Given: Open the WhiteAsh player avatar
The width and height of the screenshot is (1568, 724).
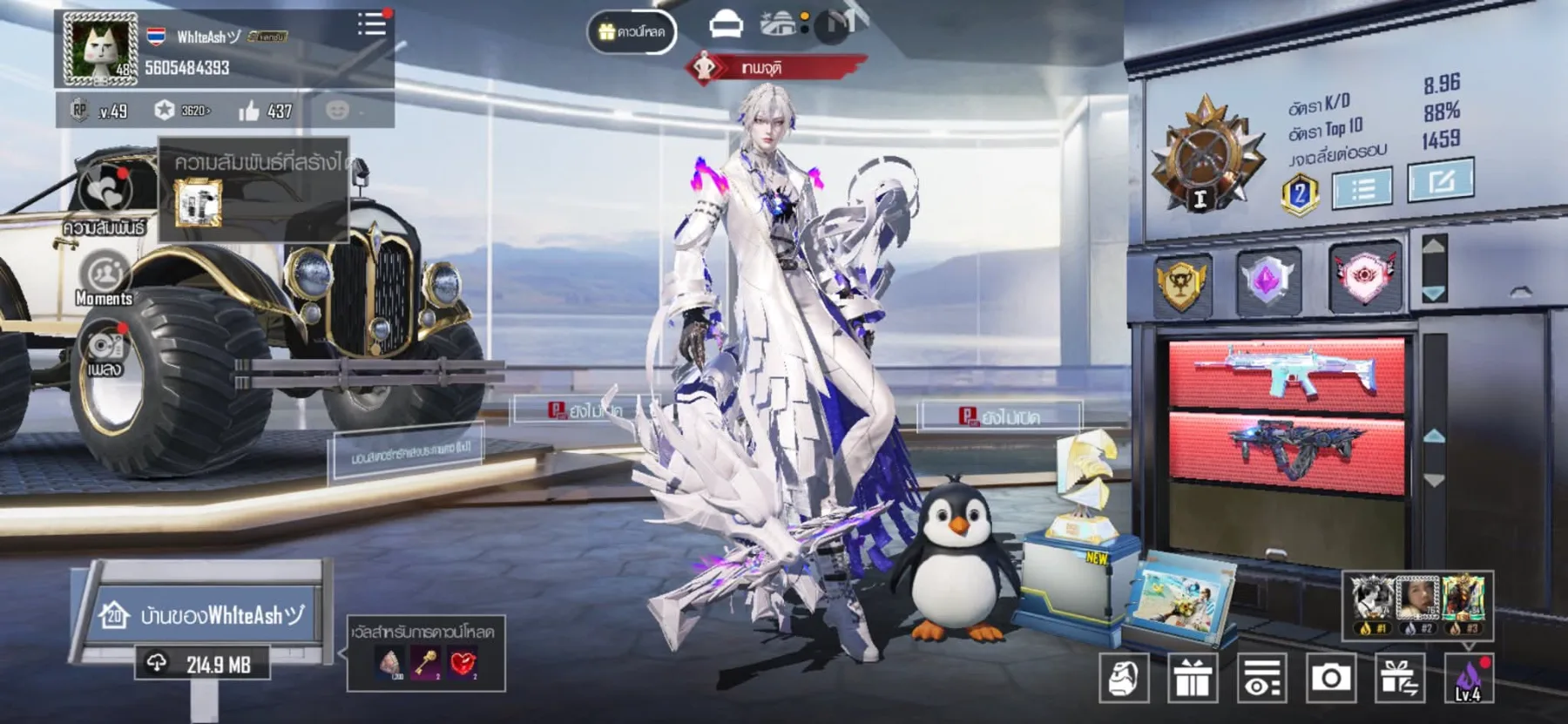Looking at the screenshot, I should (x=101, y=49).
